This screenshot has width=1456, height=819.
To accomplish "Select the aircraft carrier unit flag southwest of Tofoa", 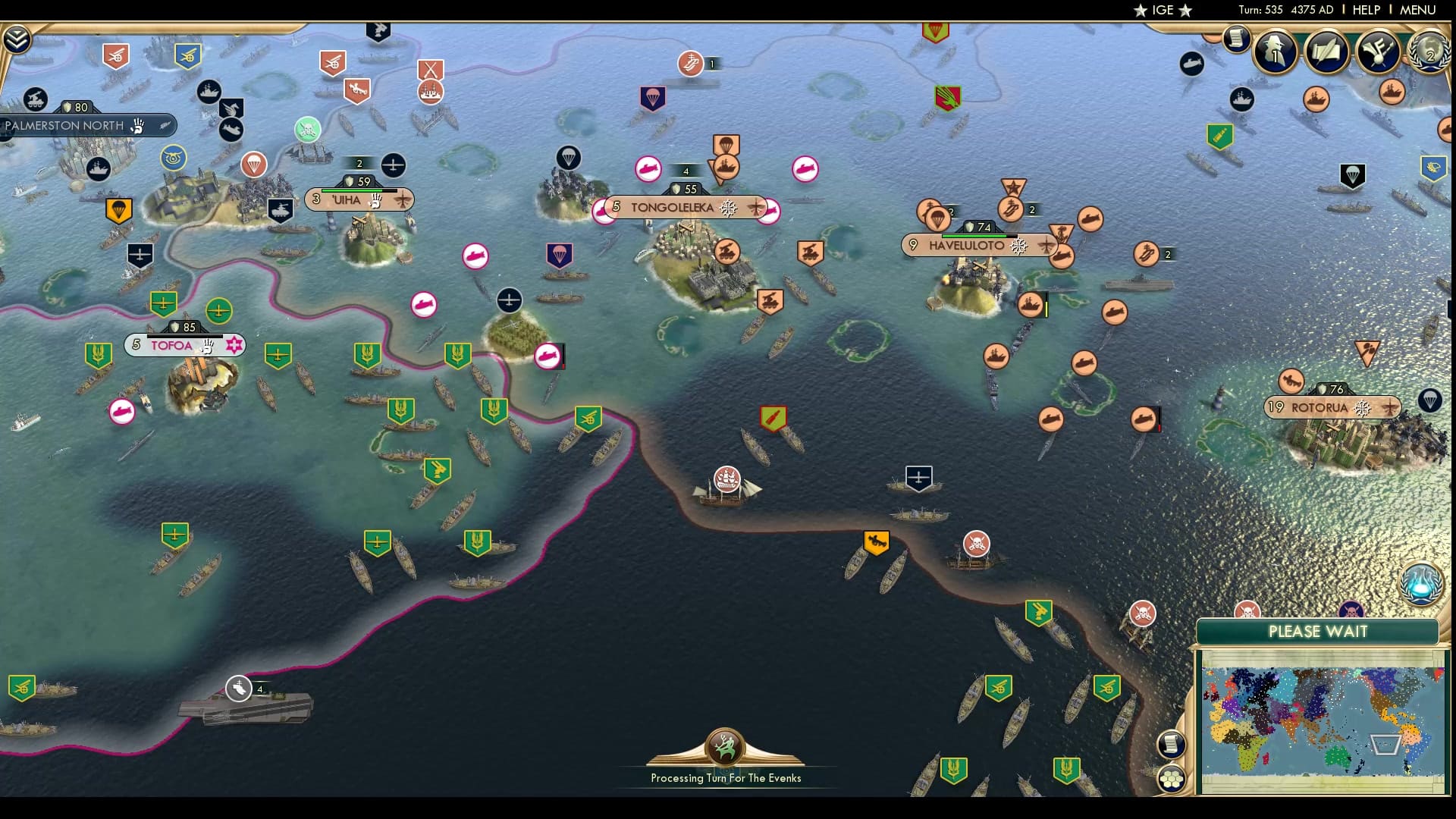I will click(240, 689).
